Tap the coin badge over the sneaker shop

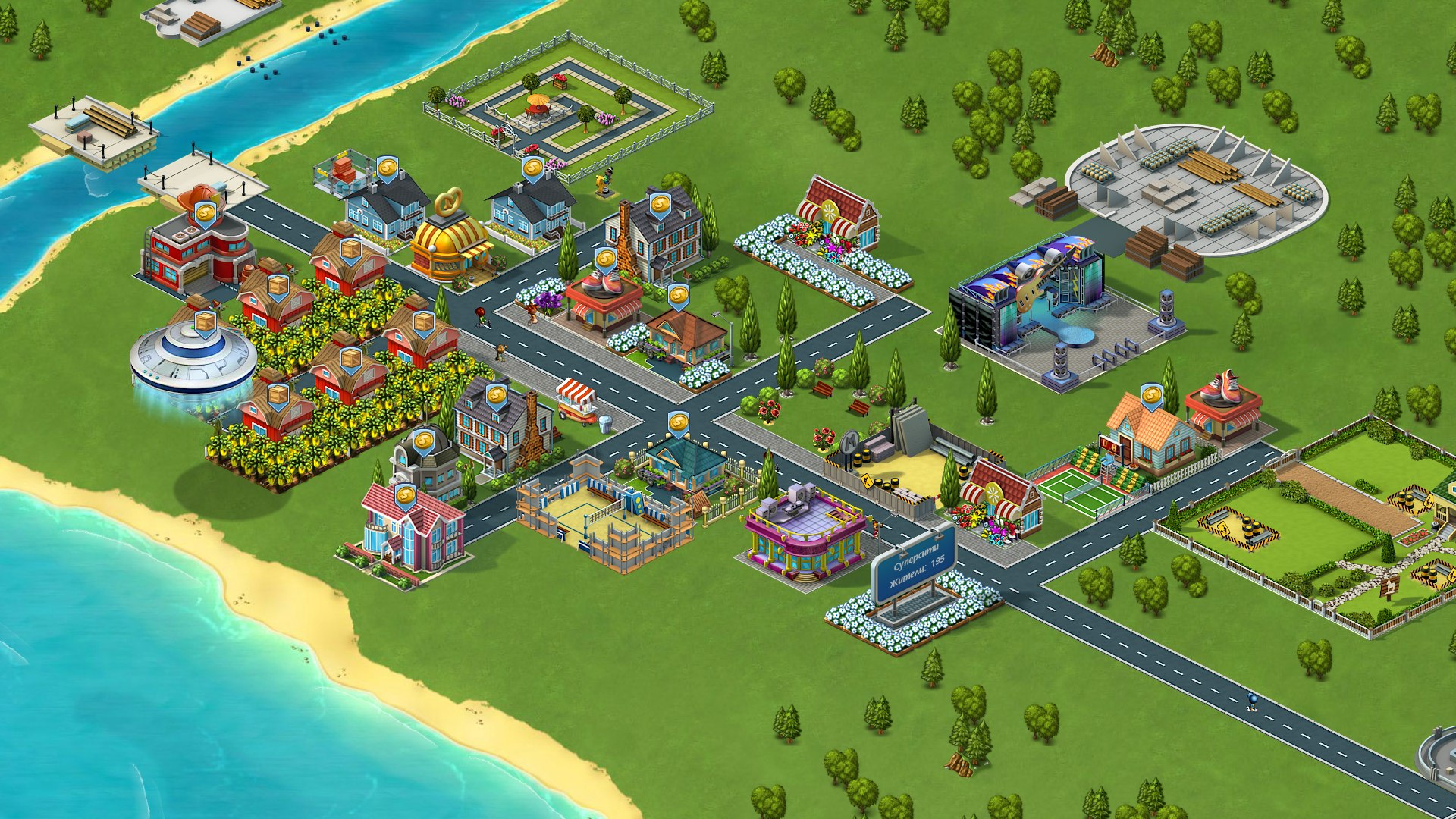point(604,260)
